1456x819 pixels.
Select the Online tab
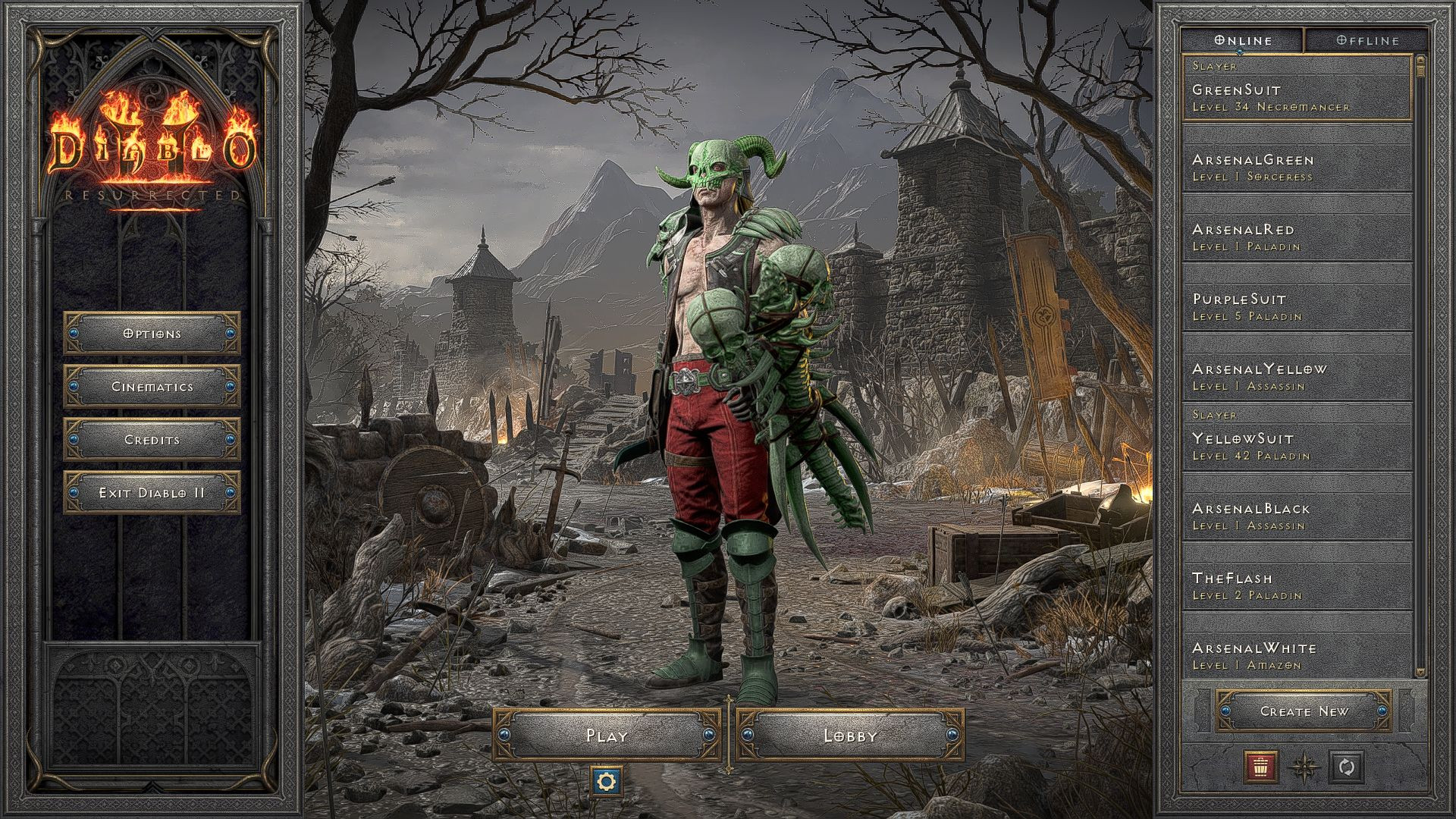click(x=1244, y=40)
